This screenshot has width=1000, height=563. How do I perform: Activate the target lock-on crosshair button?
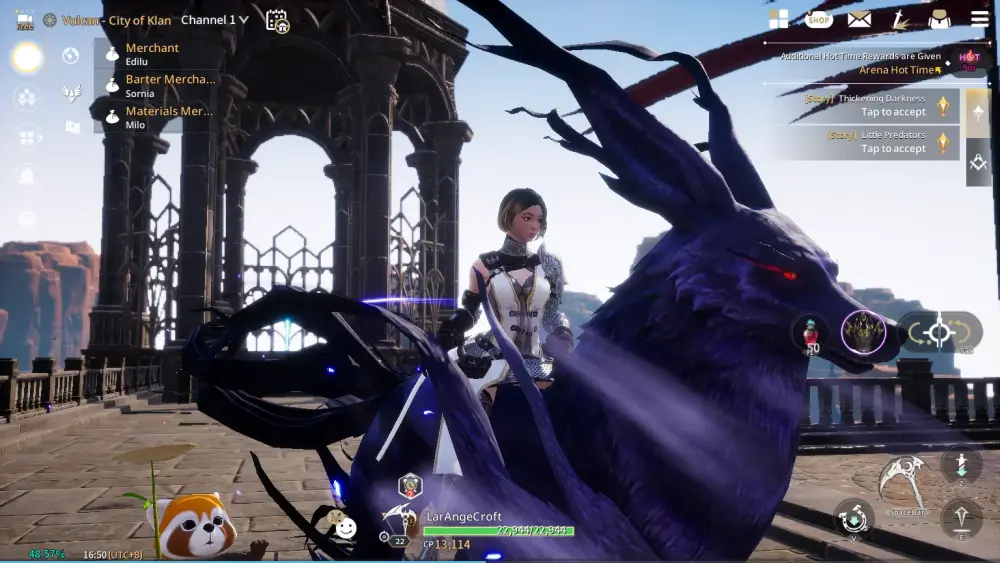(x=939, y=333)
